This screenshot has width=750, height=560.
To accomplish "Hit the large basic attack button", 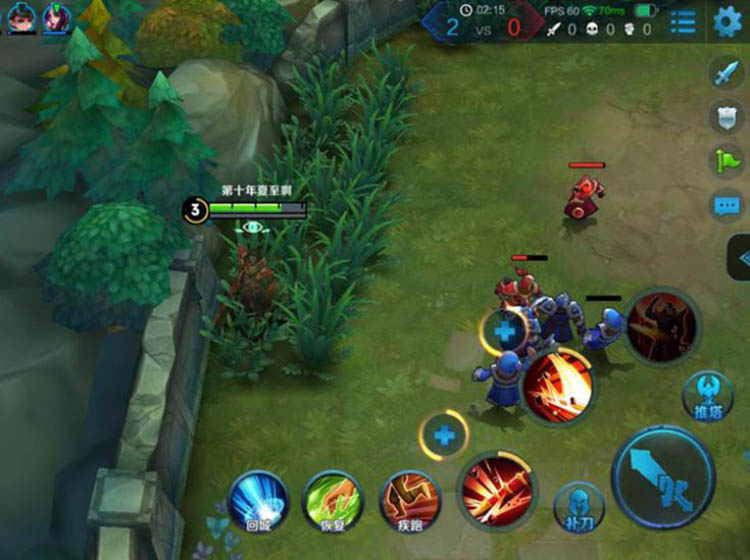I will (x=663, y=477).
